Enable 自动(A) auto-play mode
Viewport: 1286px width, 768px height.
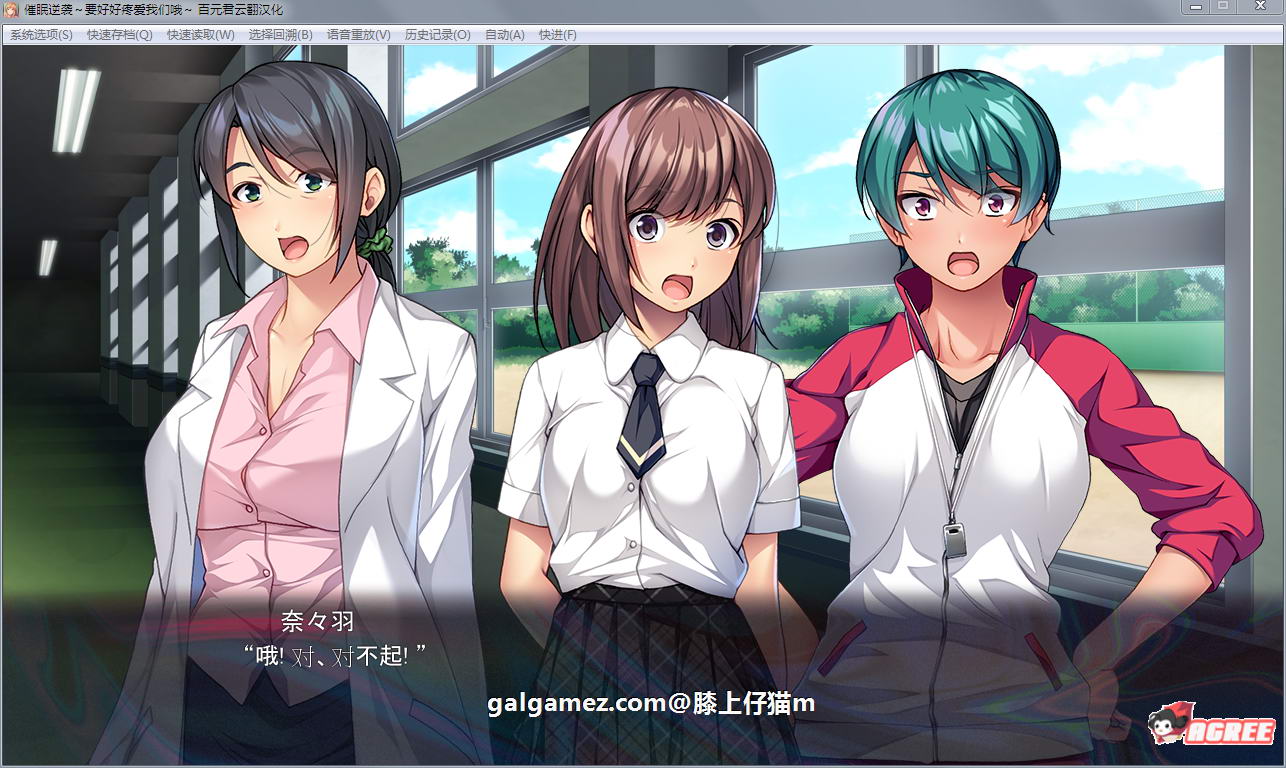pyautogui.click(x=504, y=34)
